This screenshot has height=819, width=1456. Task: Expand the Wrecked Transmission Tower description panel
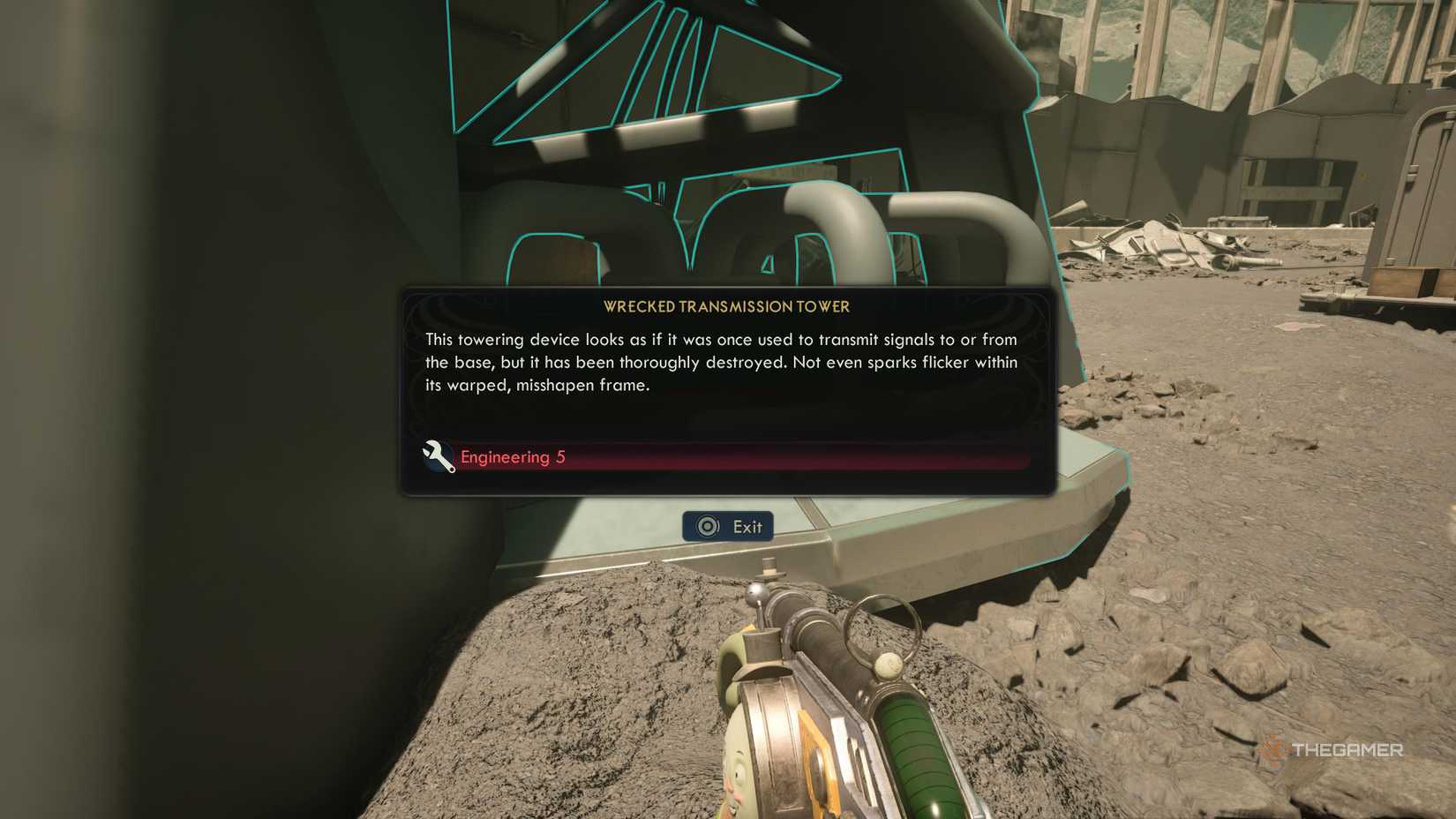tap(724, 362)
